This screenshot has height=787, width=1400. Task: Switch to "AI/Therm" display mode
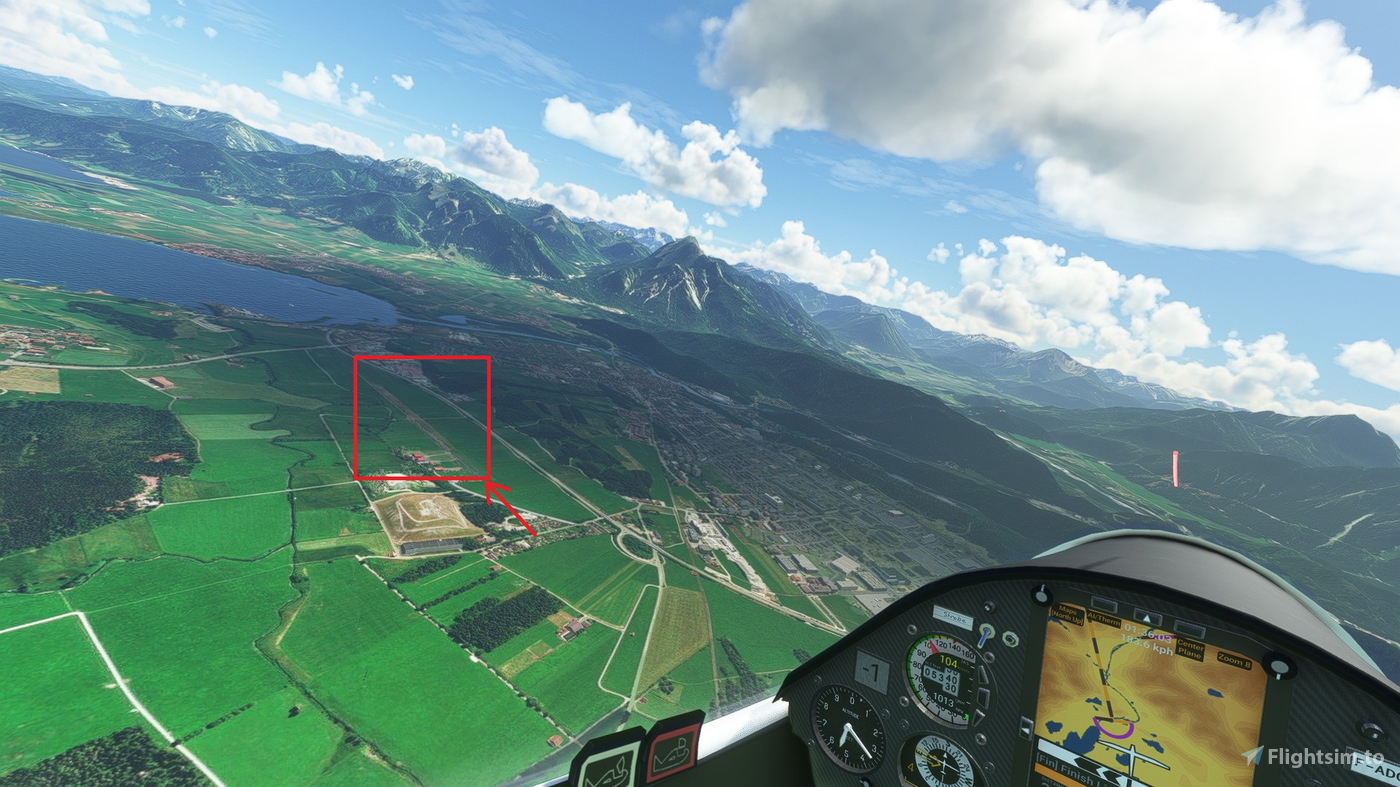[1105, 619]
